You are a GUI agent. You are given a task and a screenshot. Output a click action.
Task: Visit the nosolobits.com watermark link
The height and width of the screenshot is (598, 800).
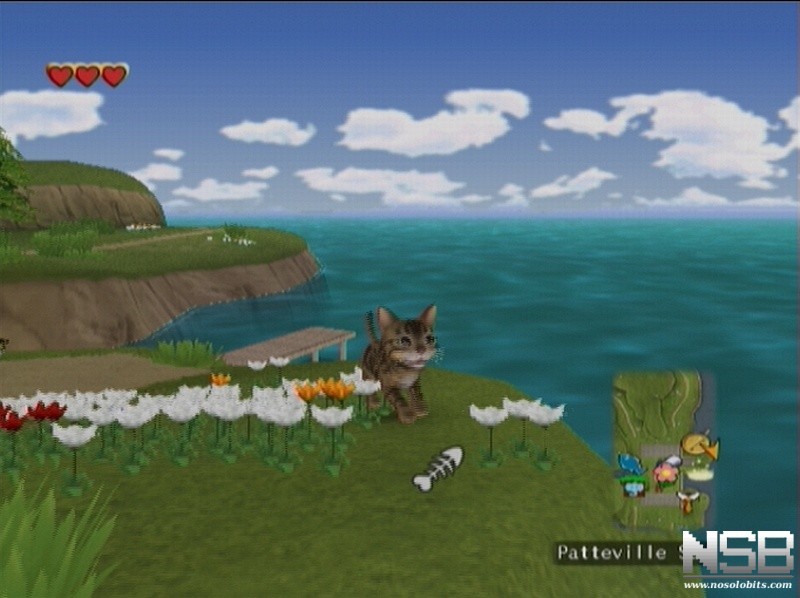737,580
